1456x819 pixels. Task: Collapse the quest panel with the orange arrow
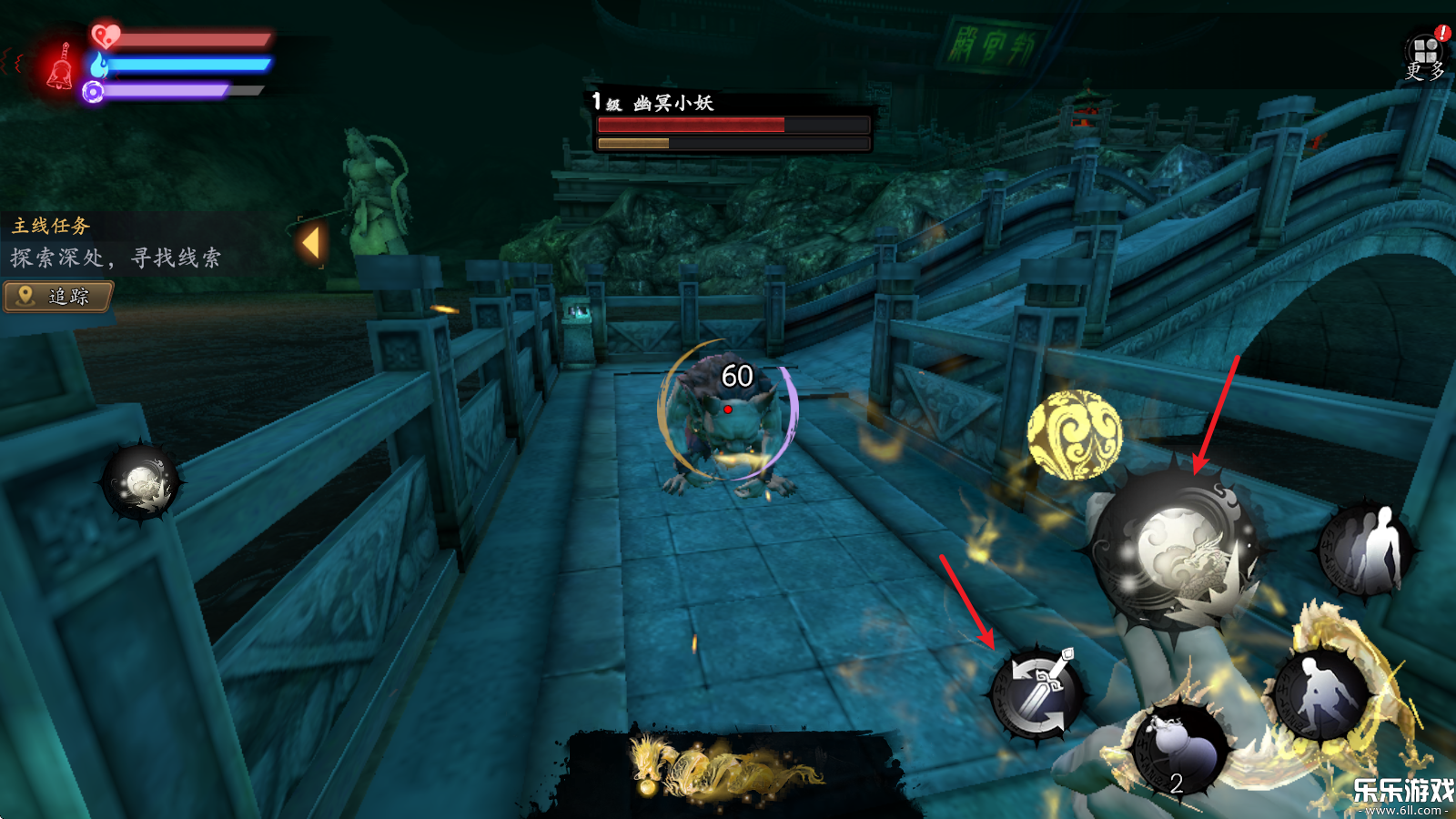311,244
